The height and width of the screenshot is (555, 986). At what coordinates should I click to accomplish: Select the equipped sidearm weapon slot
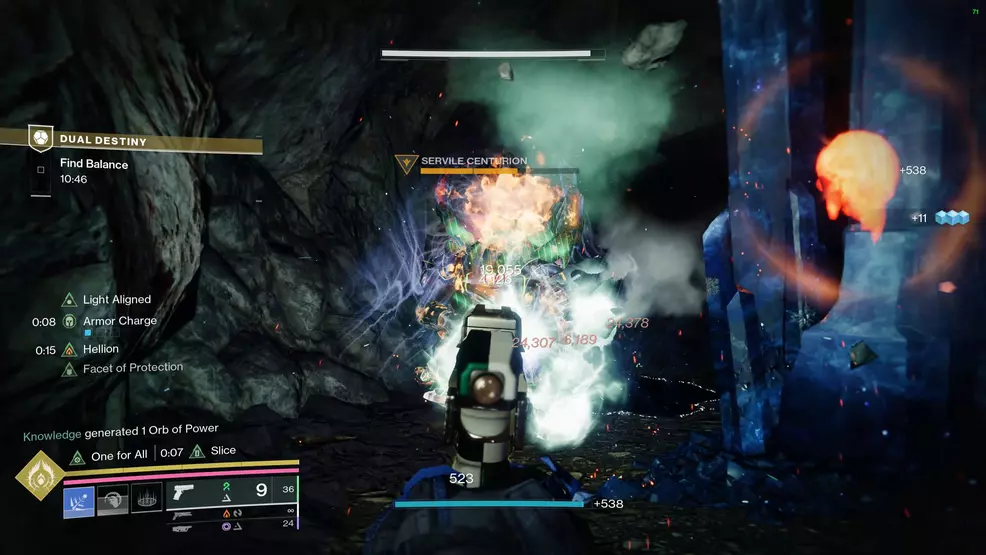[231, 491]
